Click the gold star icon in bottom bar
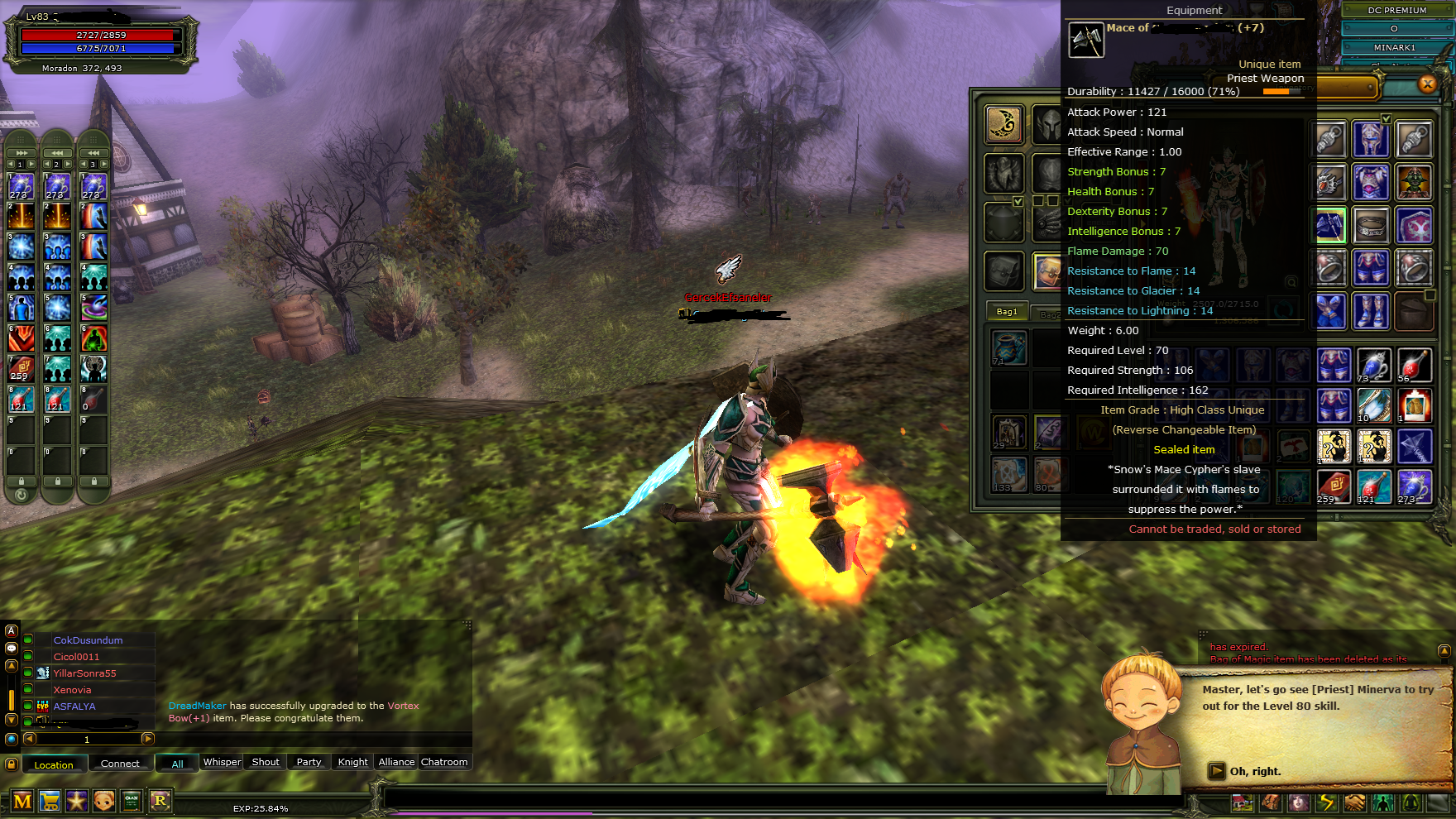 tap(77, 801)
